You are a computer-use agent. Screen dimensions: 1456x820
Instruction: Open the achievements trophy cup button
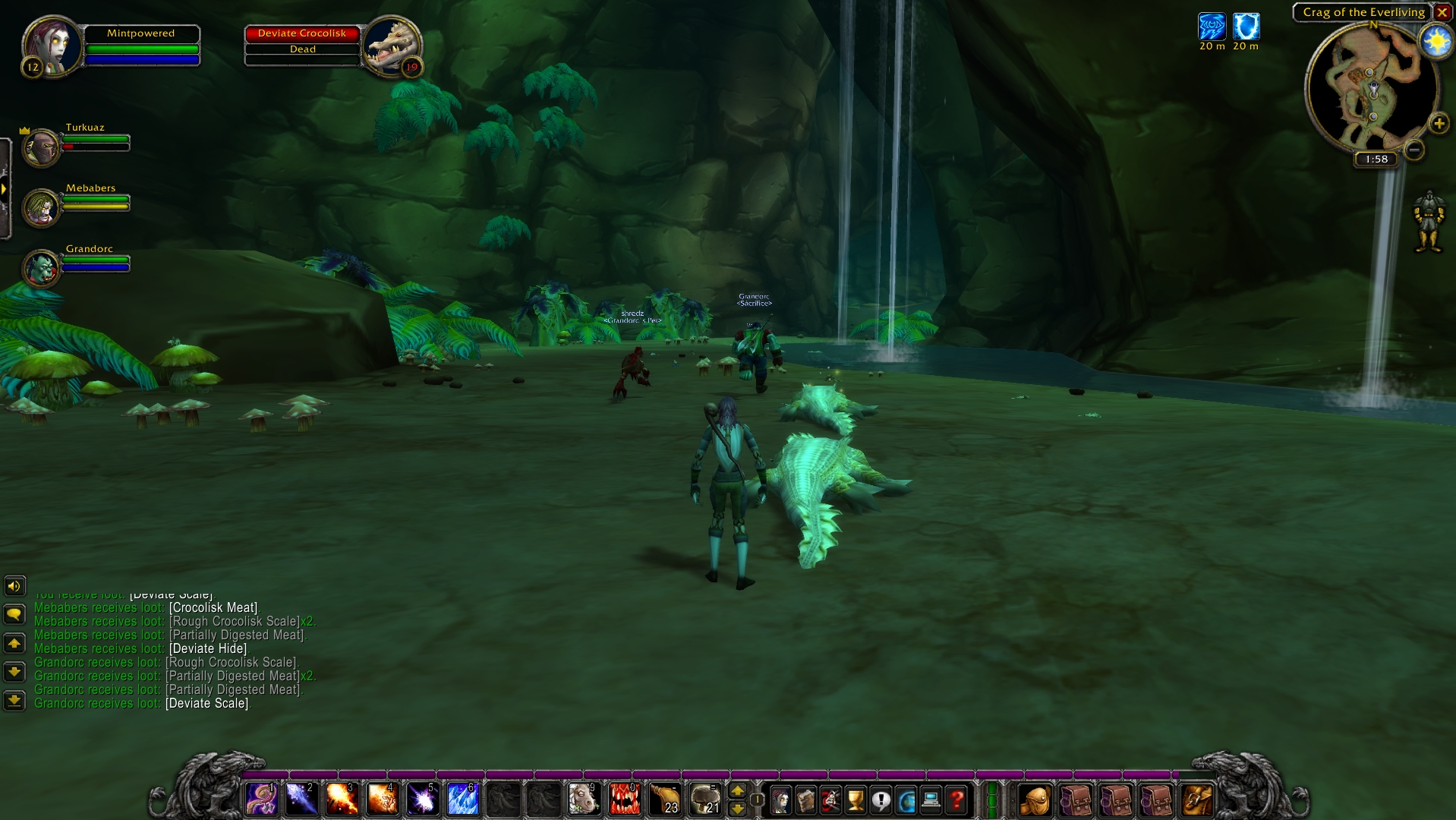tap(856, 799)
